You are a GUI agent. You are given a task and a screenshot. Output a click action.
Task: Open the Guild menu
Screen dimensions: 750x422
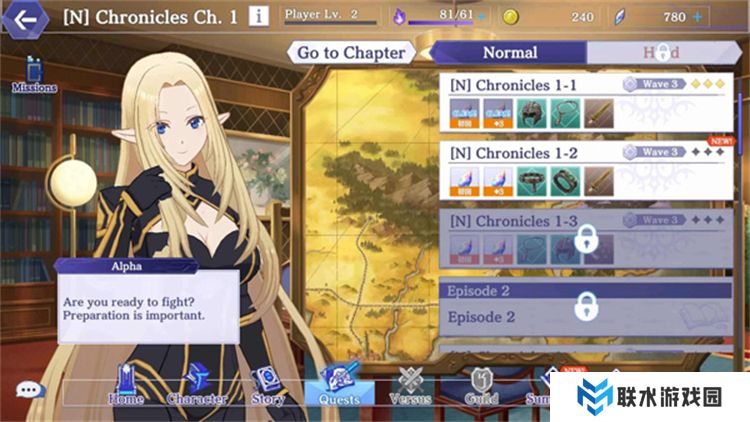click(x=482, y=385)
